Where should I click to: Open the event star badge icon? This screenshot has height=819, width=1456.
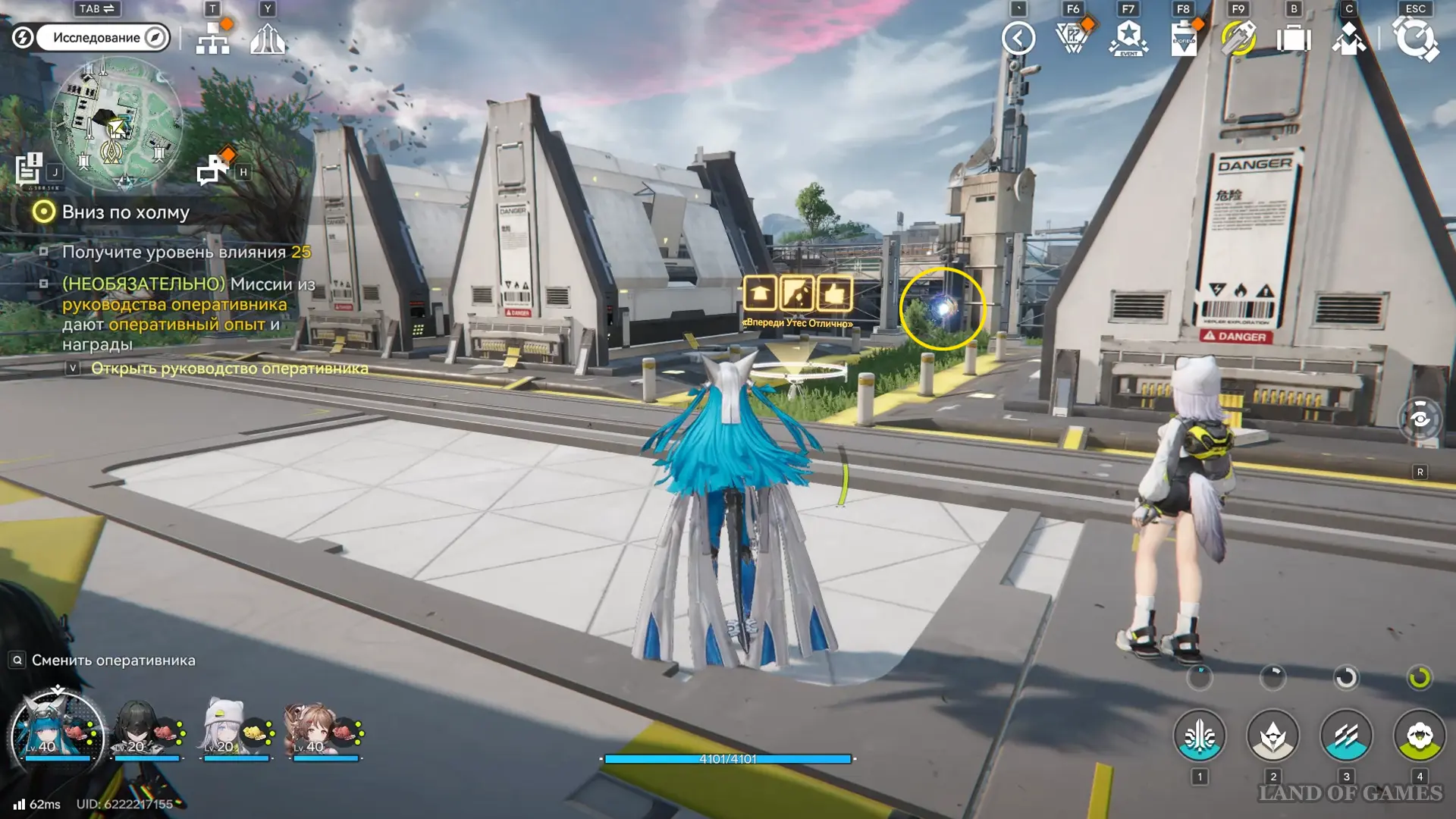coord(1128,38)
